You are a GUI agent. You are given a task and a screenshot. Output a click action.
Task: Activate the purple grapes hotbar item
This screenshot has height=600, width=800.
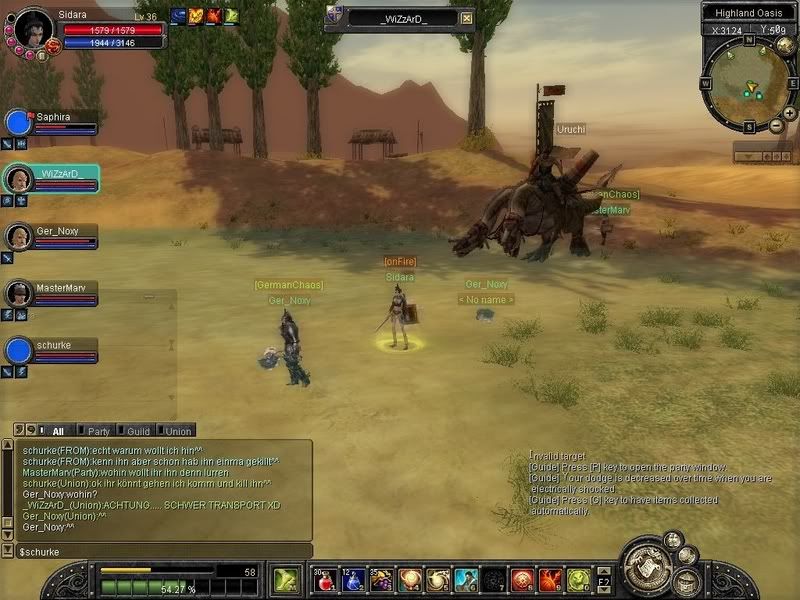(381, 579)
